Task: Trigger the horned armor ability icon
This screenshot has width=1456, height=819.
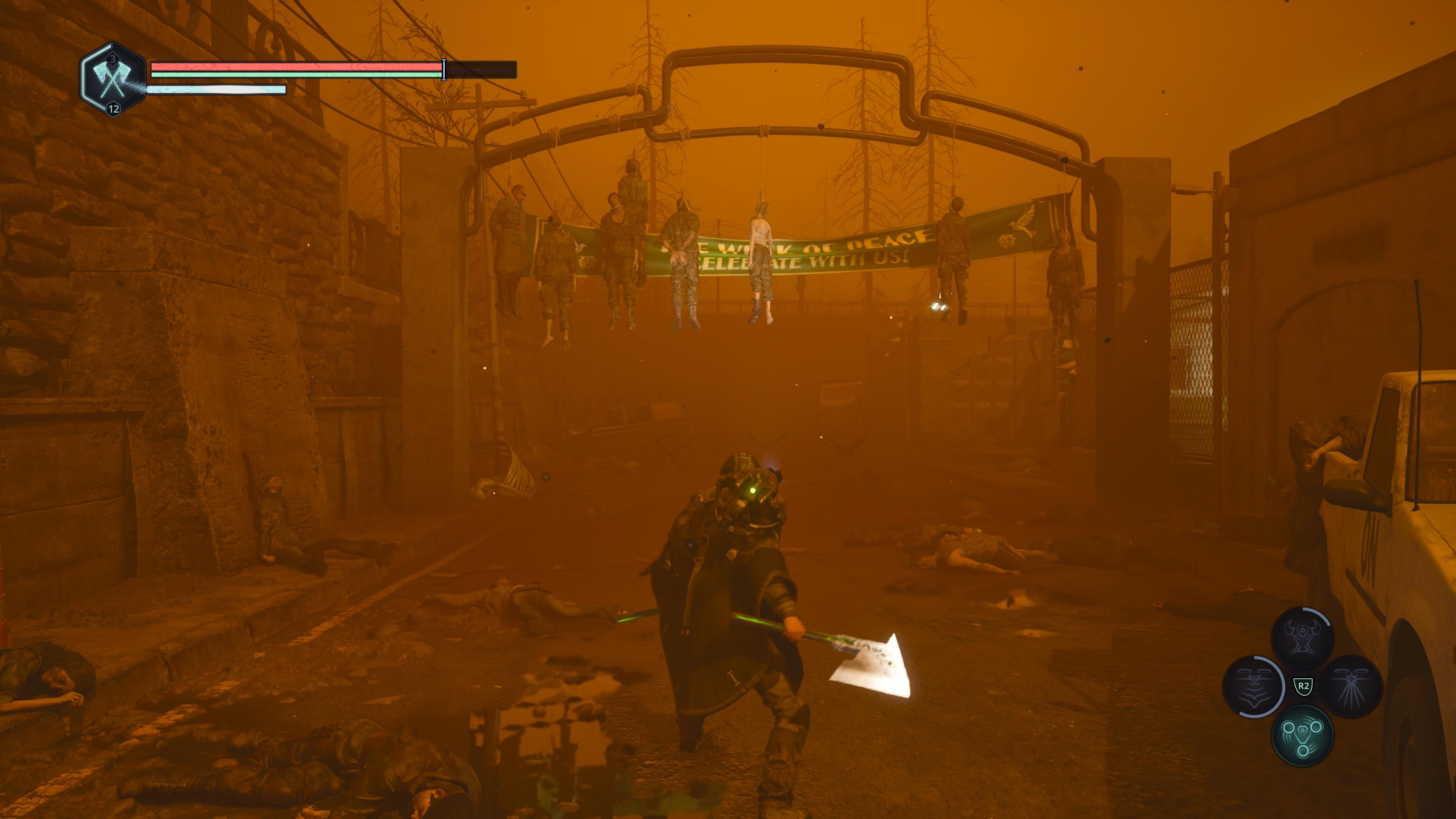Action: [1302, 637]
